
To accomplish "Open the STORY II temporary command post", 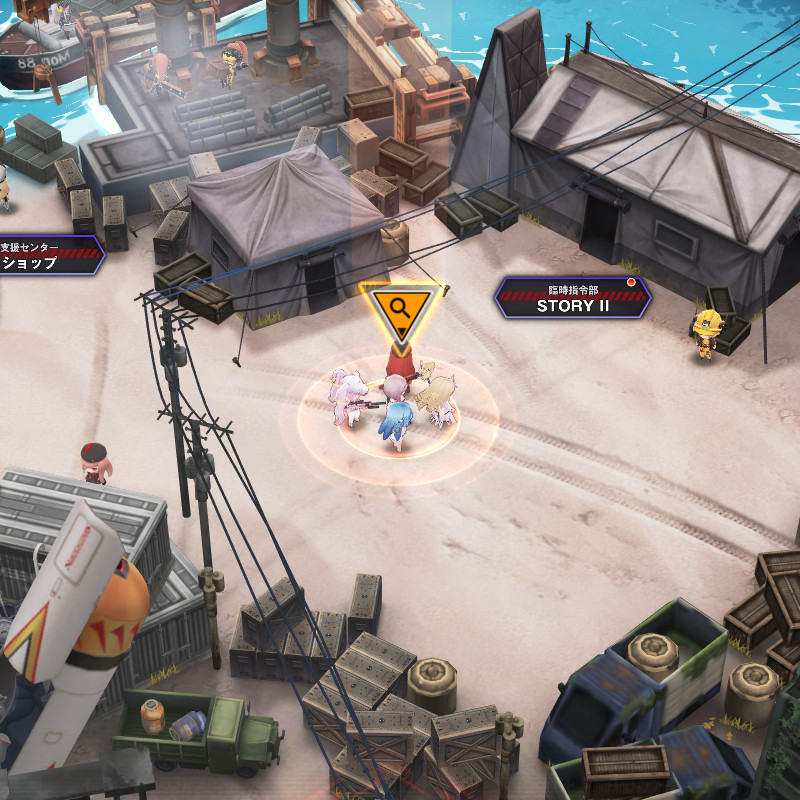I will click(x=572, y=298).
